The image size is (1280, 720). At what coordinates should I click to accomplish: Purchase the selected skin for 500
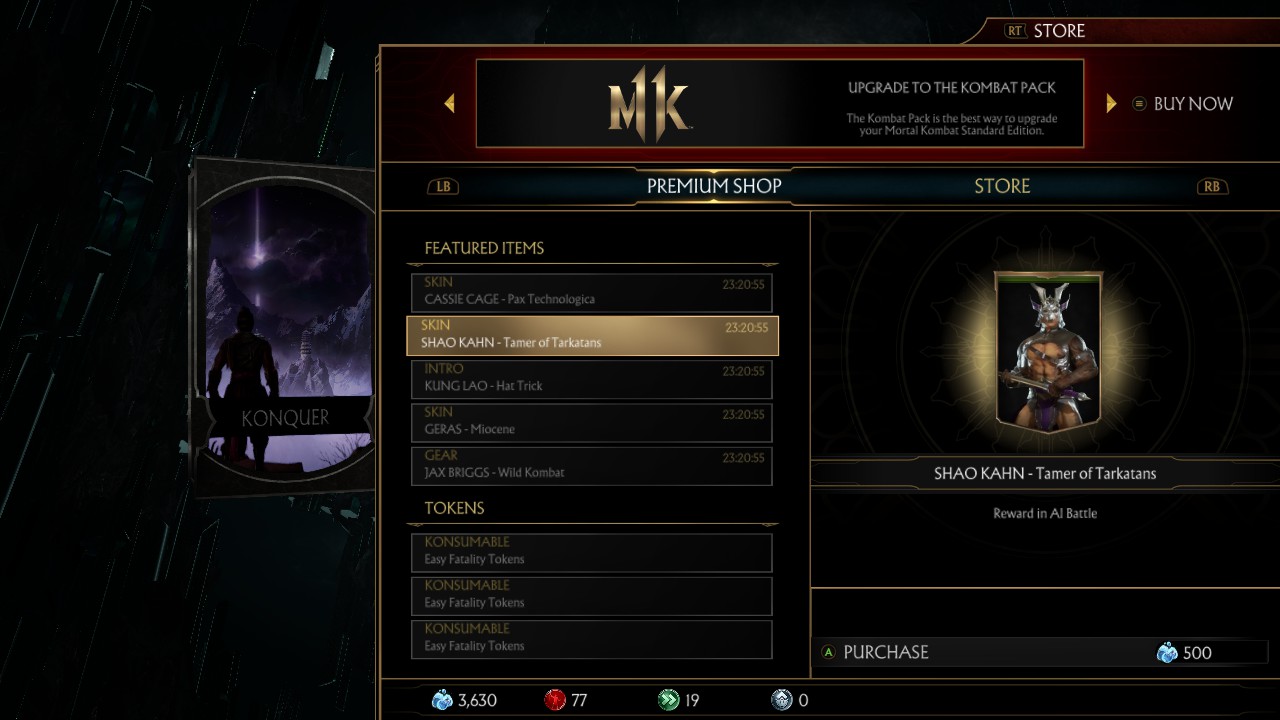click(1029, 653)
